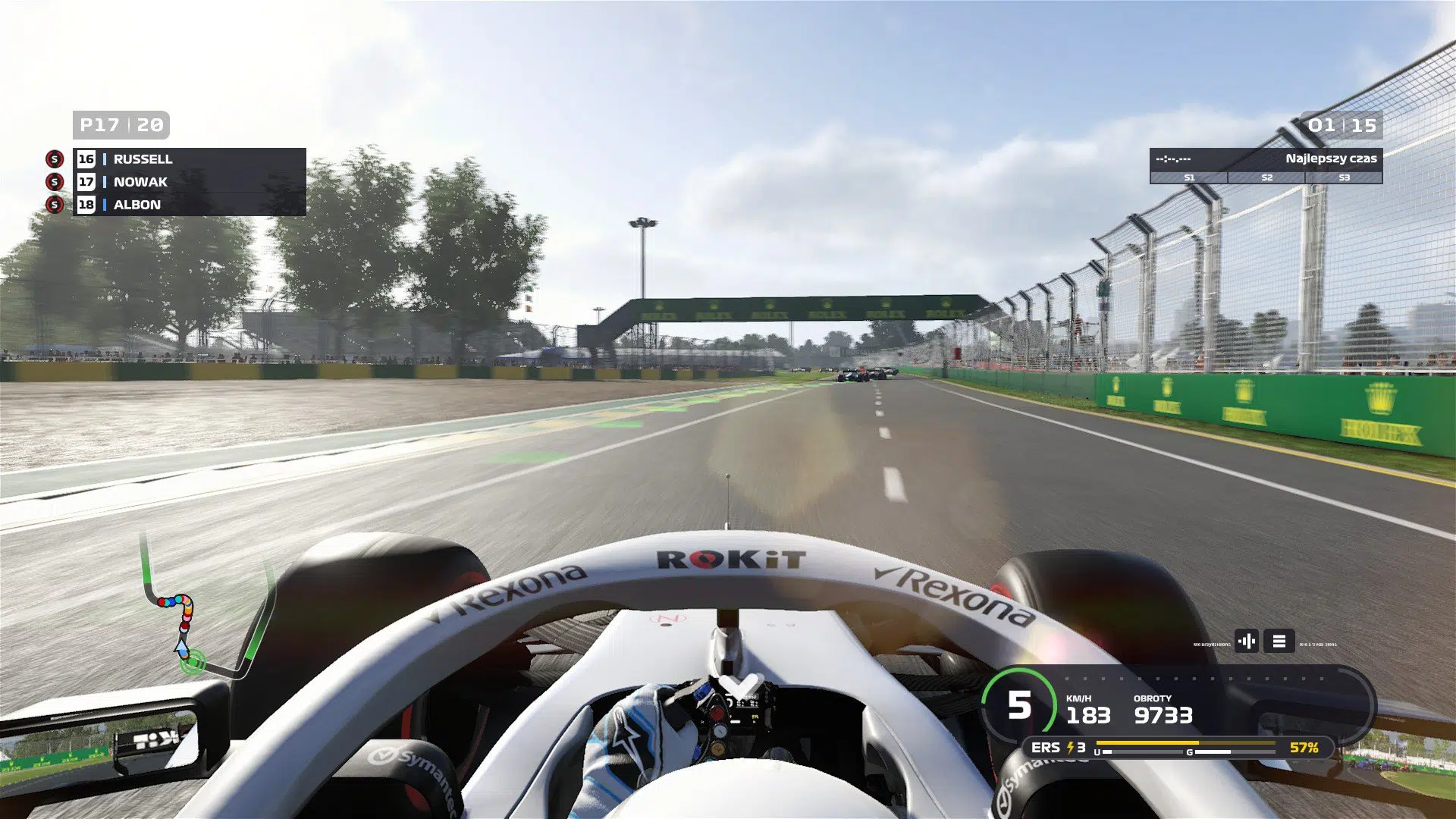This screenshot has height=819, width=1456.
Task: Click the lightning bolt ERS icon
Action: (x=1071, y=747)
